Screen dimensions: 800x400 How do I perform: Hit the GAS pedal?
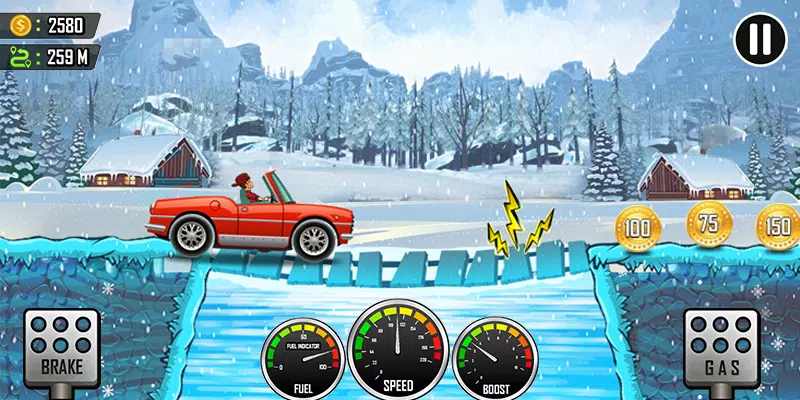[x=721, y=347]
